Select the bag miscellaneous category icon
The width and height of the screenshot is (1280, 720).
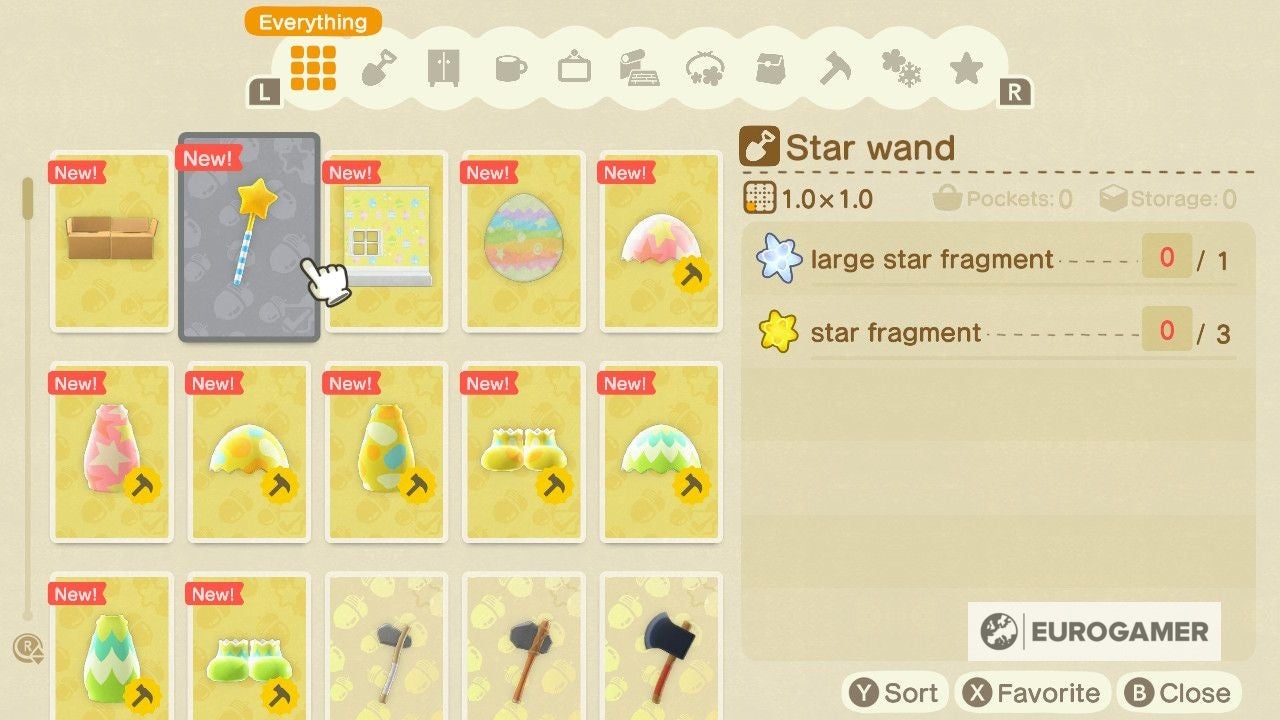(x=770, y=69)
